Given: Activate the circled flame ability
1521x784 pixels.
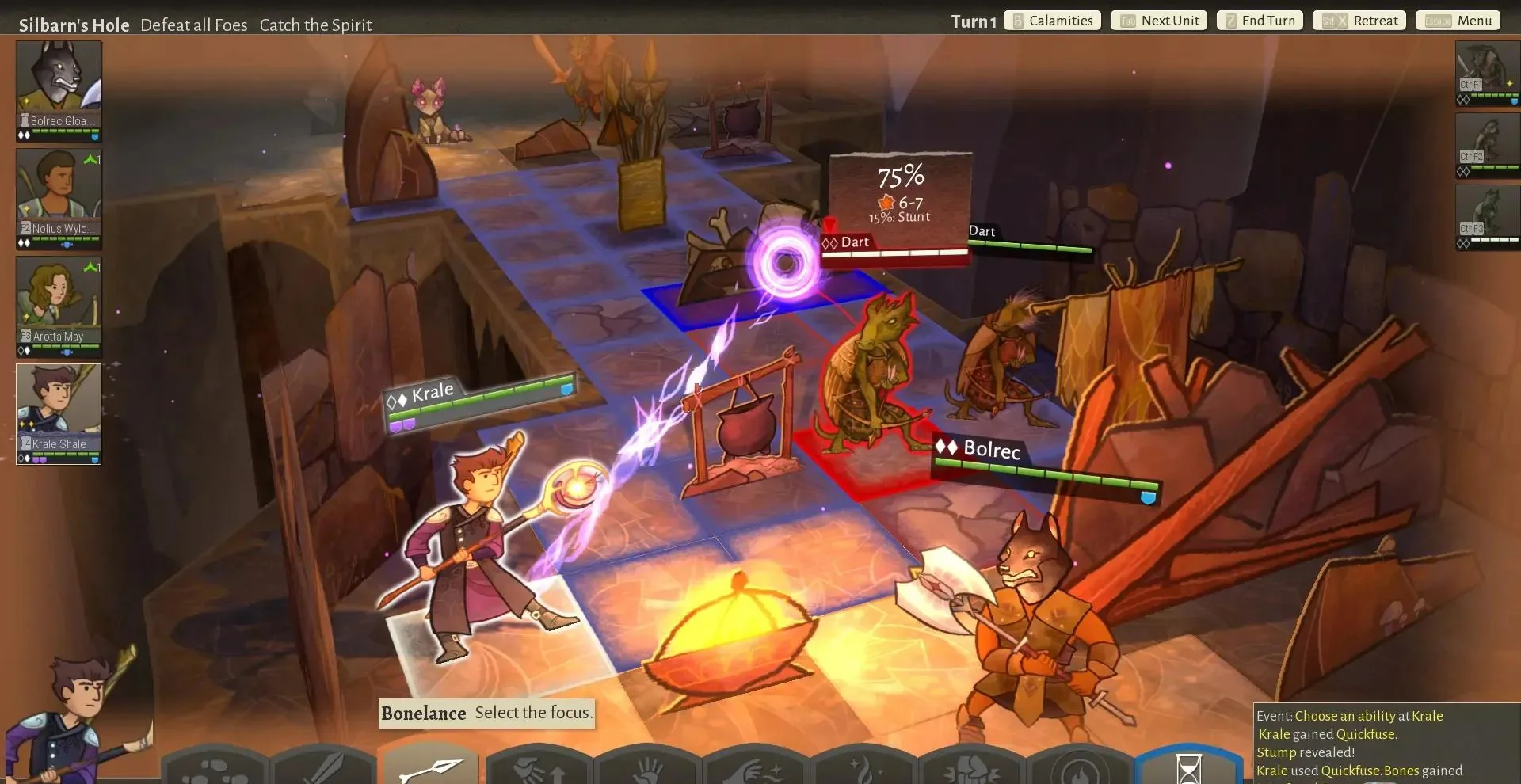Looking at the screenshot, I should click(x=1080, y=770).
